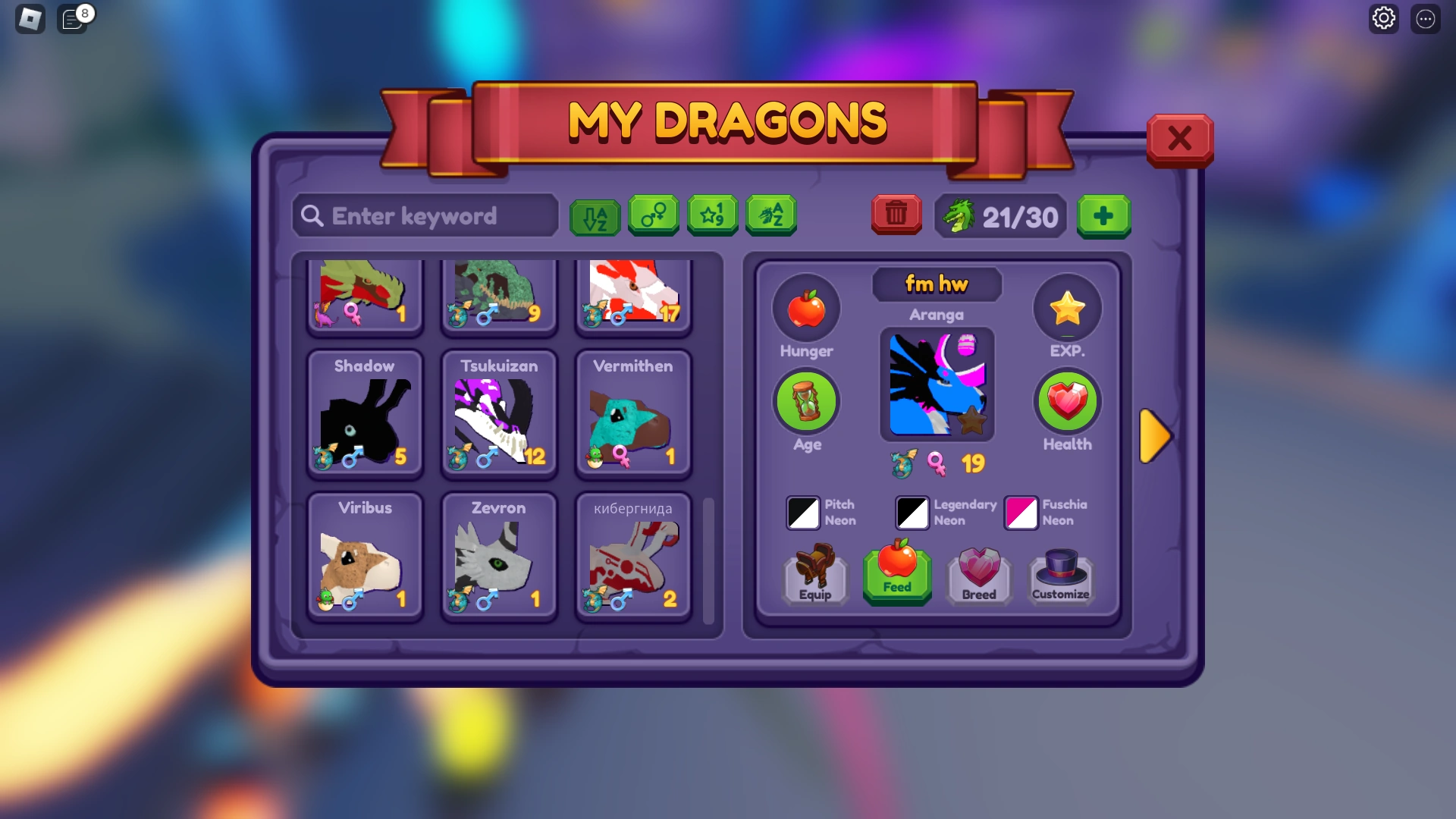
Task: Open the trash icon to delete dragons
Action: pos(896,215)
